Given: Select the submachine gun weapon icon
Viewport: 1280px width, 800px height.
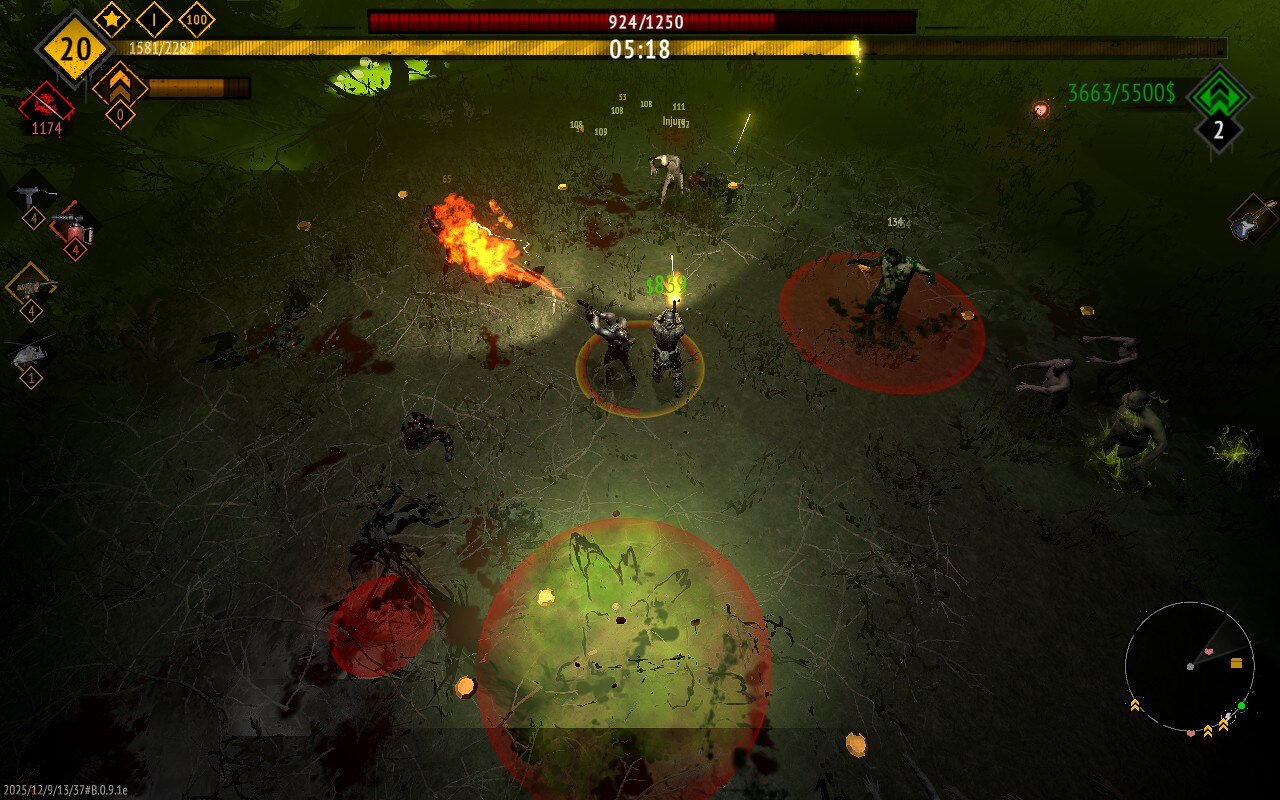Looking at the screenshot, I should point(28,190).
